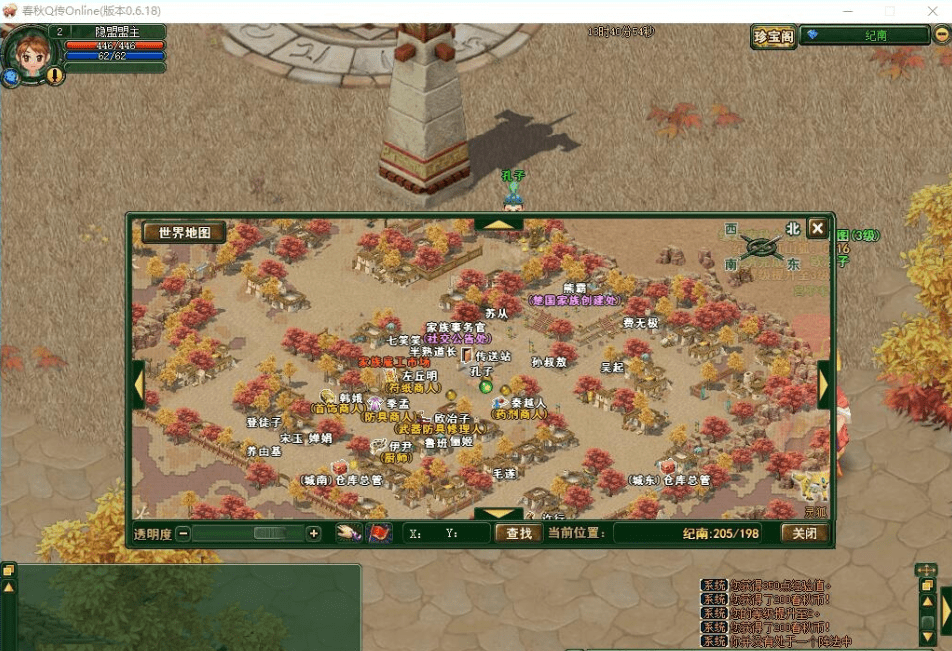This screenshot has width=952, height=651.
Task: Close the map with the X button
Action: (817, 228)
